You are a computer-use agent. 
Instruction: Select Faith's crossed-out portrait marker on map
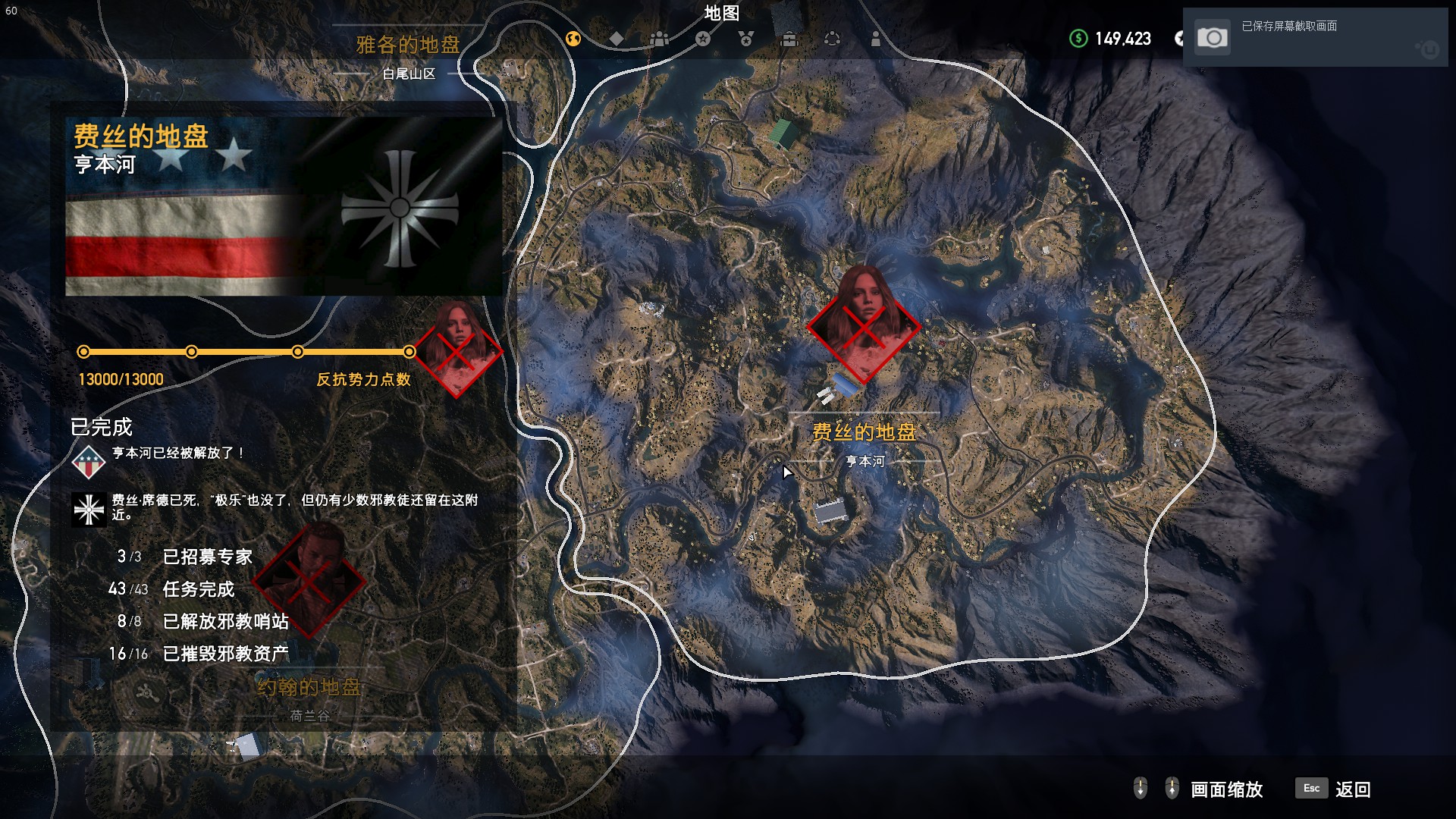864,326
